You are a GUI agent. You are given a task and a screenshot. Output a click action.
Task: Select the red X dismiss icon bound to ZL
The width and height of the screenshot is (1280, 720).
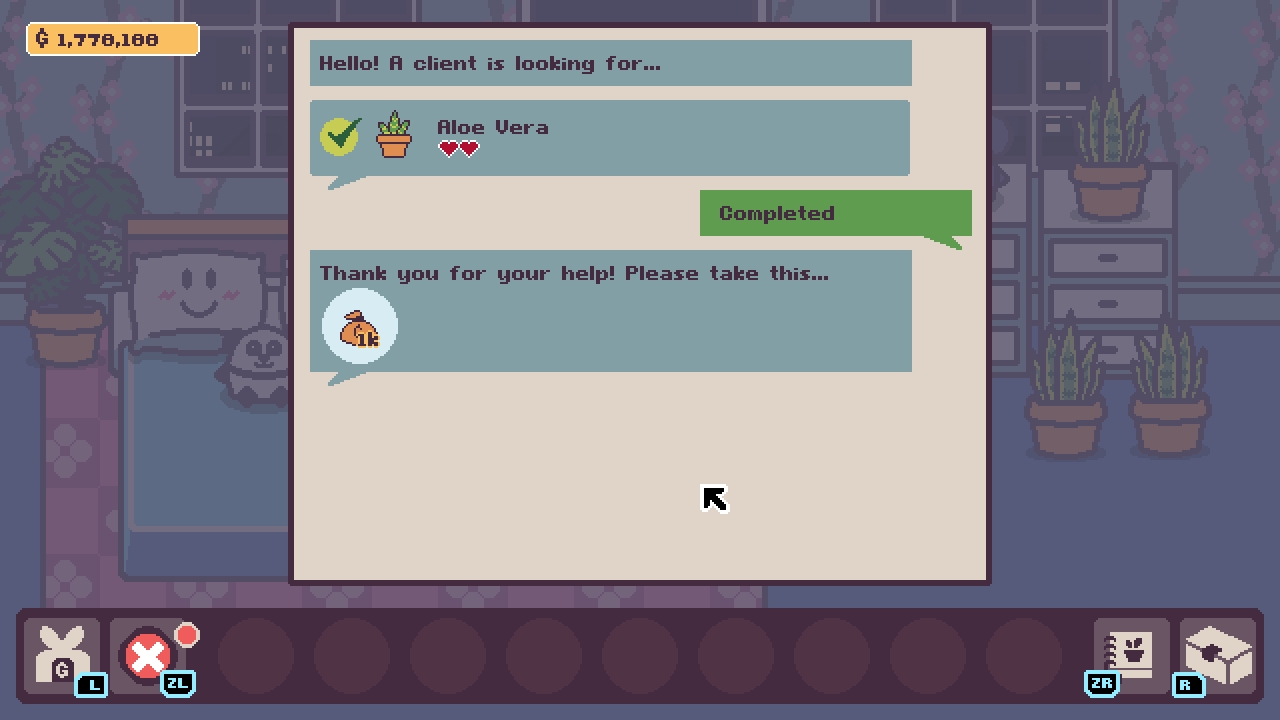coord(148,656)
